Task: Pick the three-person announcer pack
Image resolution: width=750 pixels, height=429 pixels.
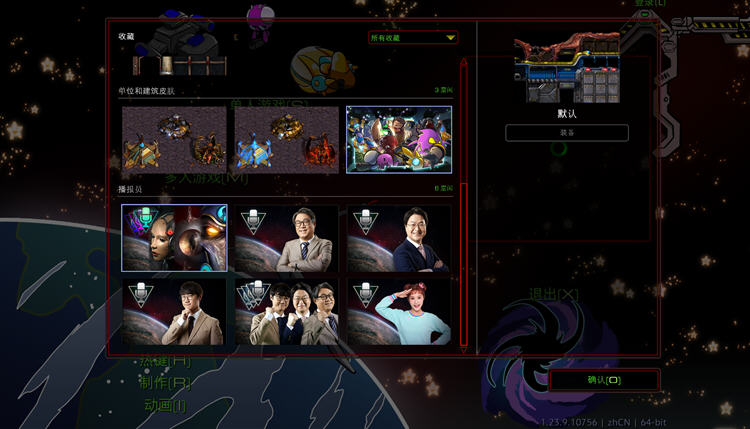Action: pyautogui.click(x=286, y=312)
